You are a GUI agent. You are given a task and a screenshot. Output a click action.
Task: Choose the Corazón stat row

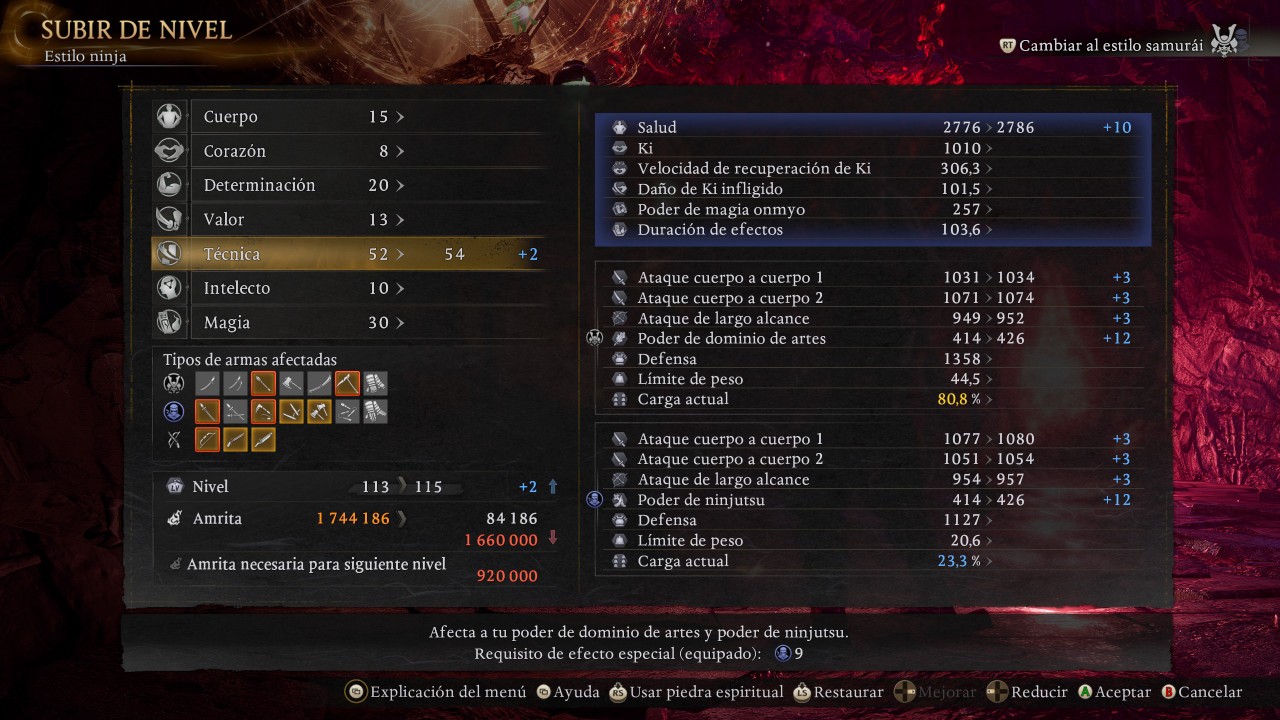point(300,151)
